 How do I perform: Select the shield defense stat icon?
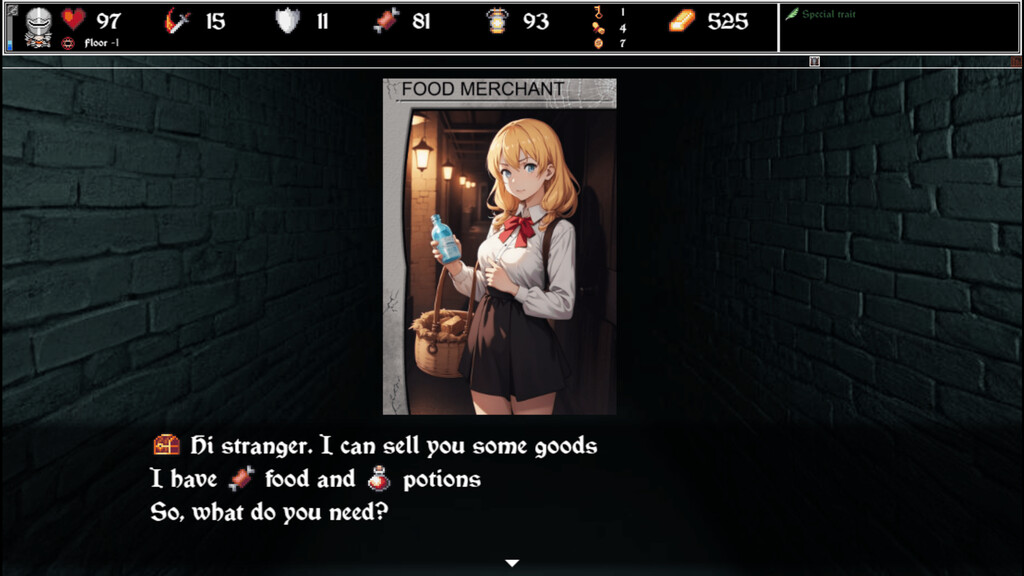coord(288,21)
